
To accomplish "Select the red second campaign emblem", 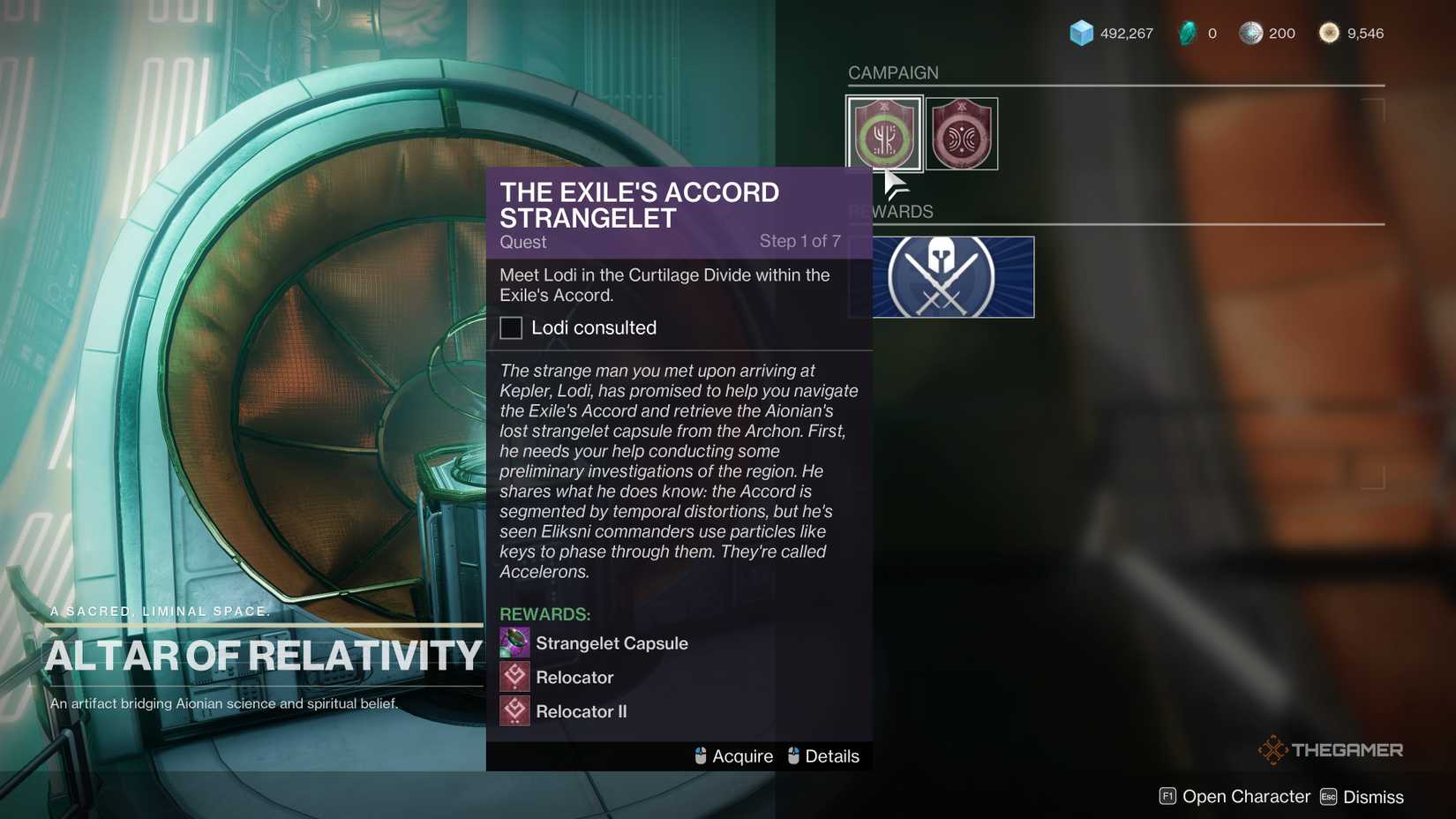I will (x=963, y=133).
